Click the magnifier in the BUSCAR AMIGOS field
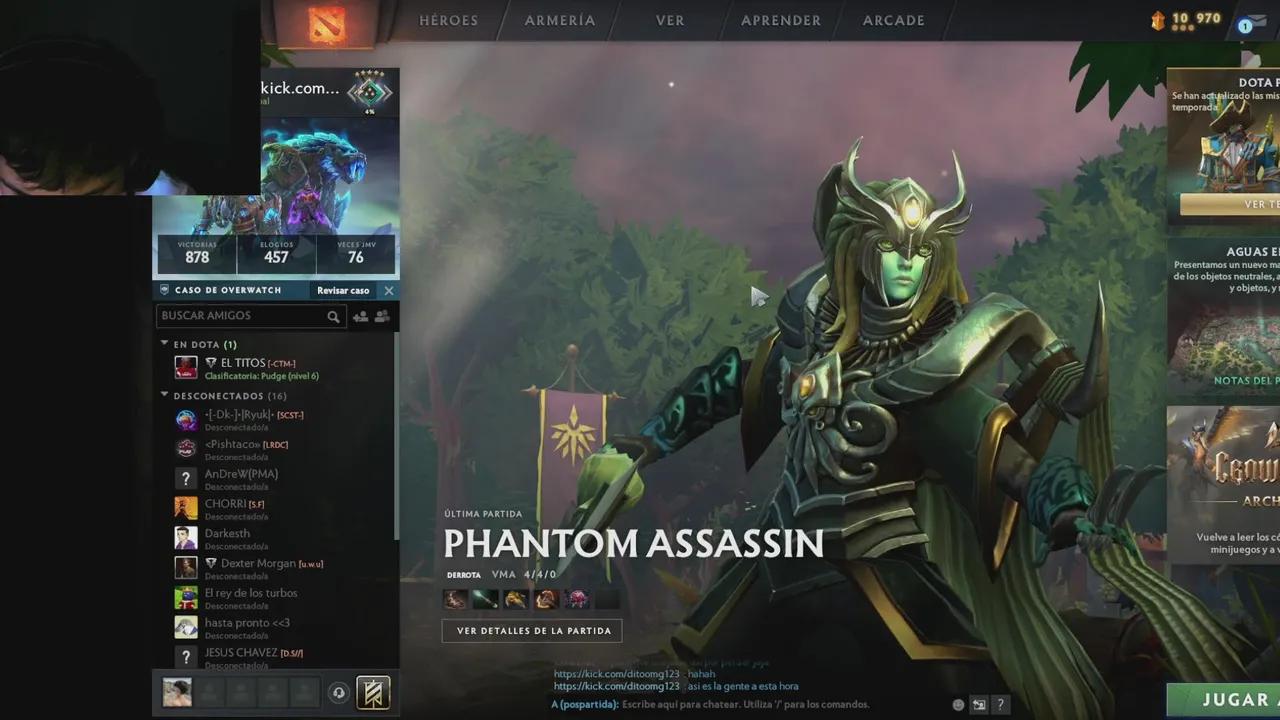 (334, 315)
